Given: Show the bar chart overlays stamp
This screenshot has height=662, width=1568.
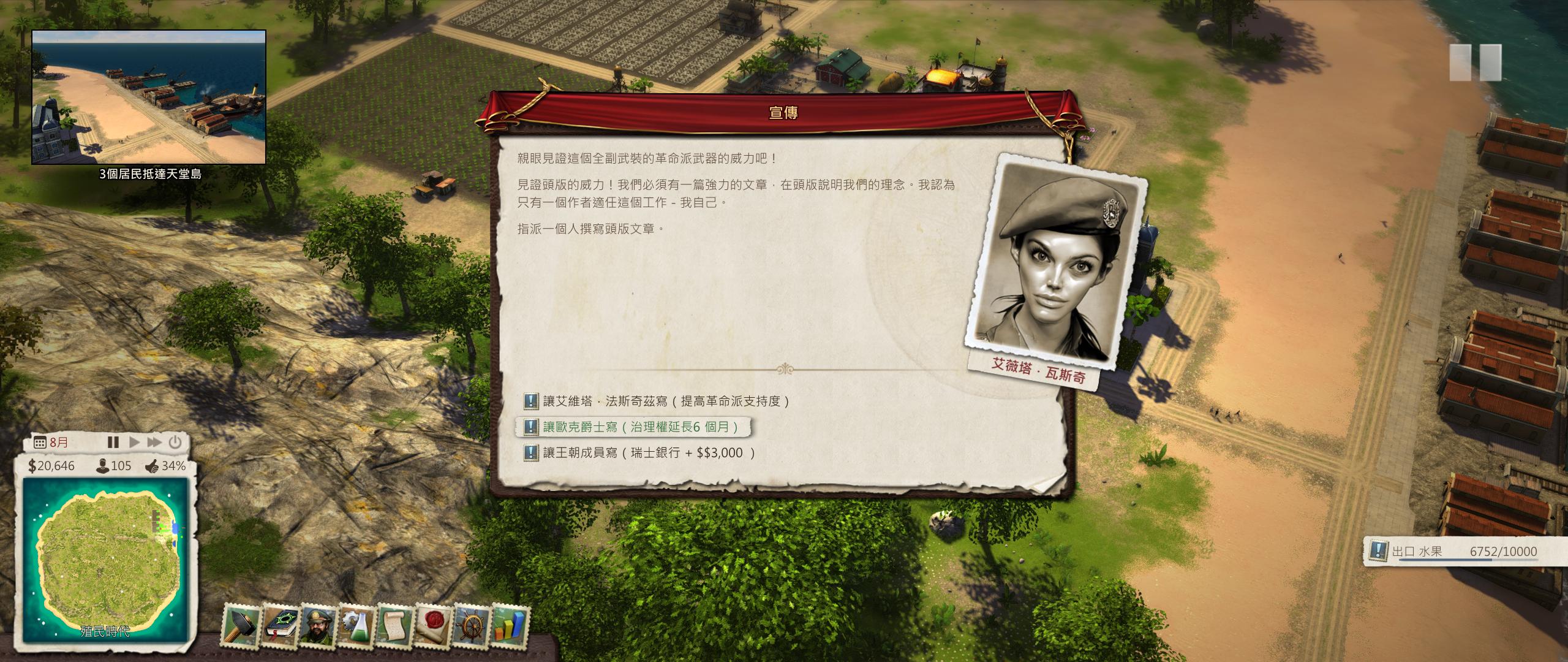Looking at the screenshot, I should click(x=510, y=624).
